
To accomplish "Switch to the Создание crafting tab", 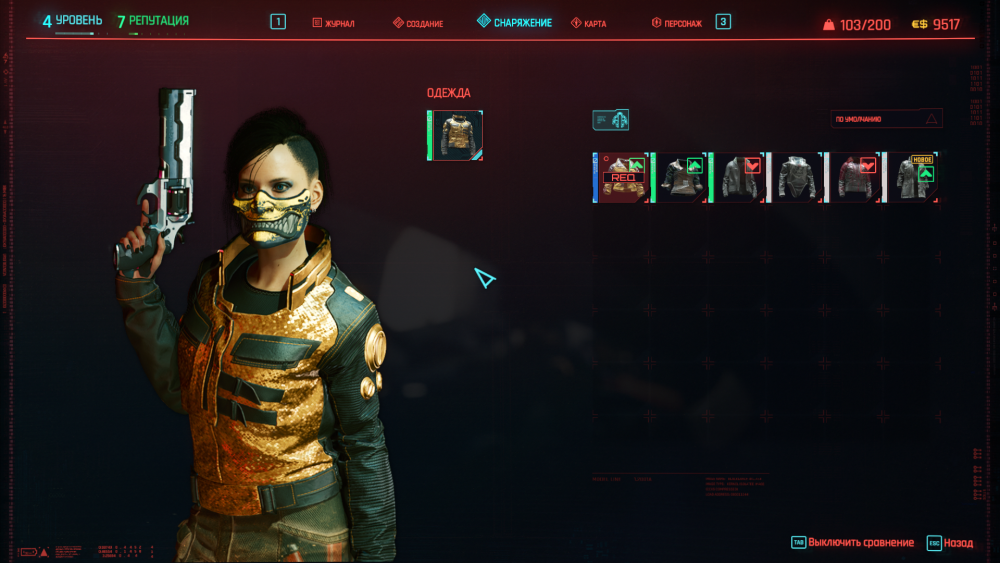I will coord(418,23).
